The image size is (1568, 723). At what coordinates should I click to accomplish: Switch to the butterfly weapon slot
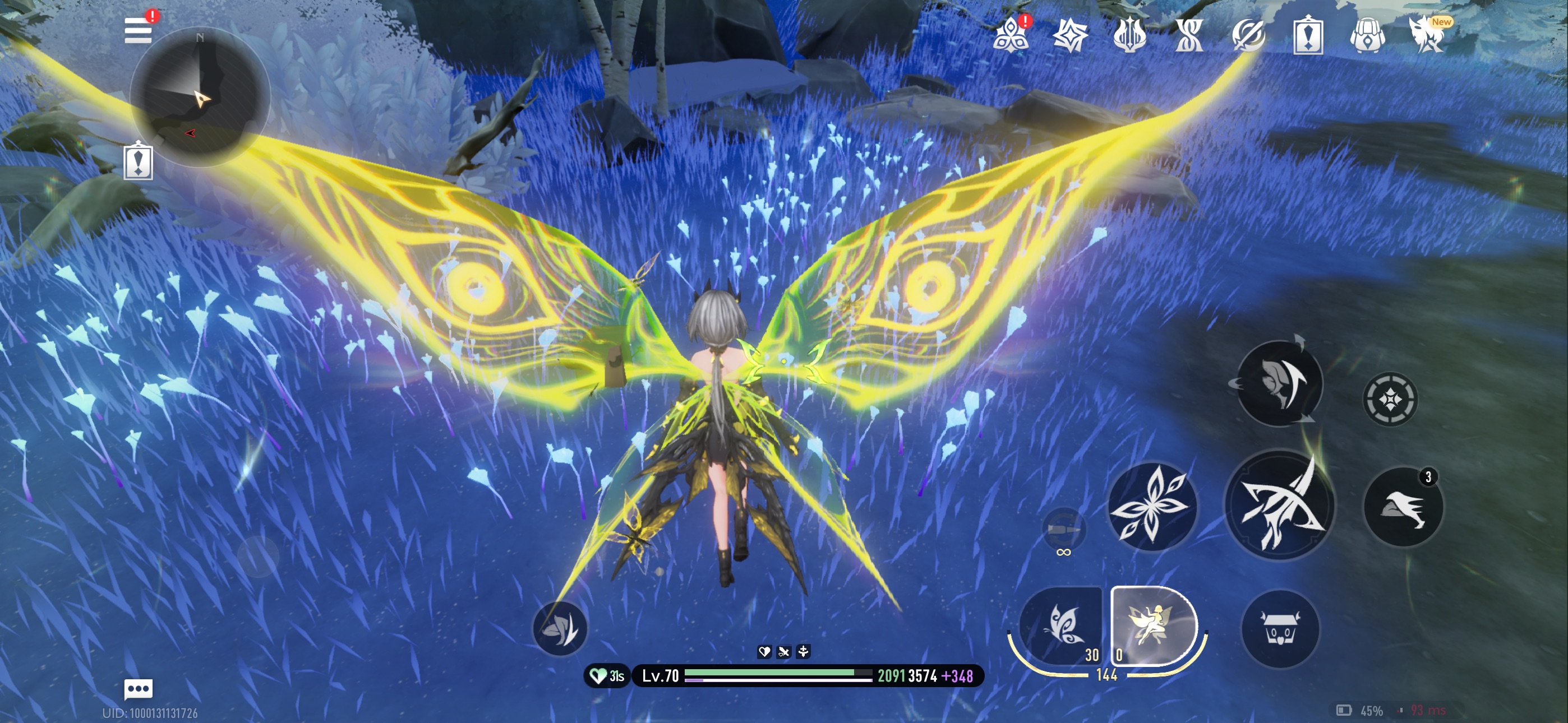[x=1061, y=625]
